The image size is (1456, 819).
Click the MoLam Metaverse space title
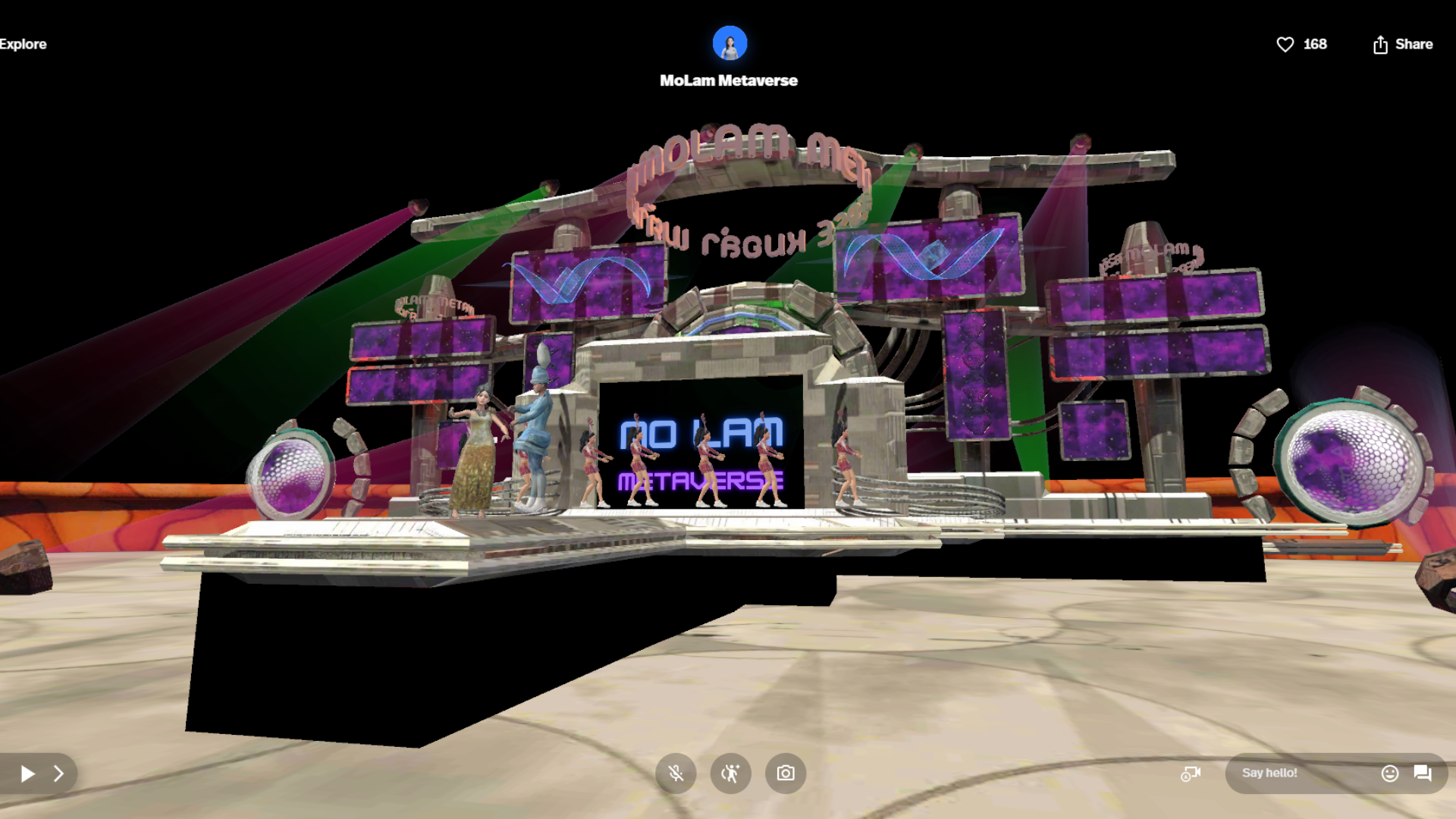[729, 80]
